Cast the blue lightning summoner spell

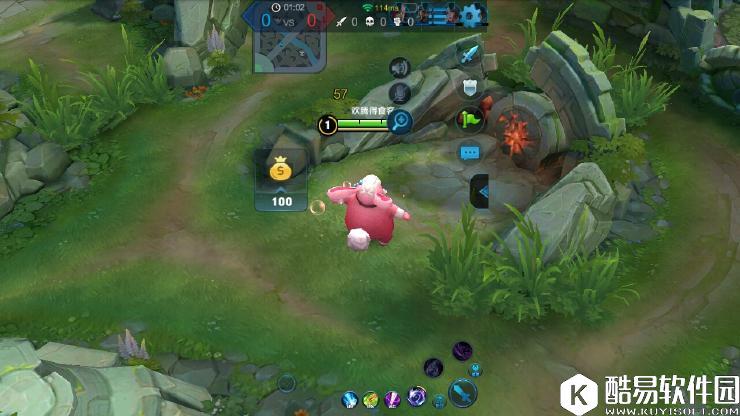point(350,400)
